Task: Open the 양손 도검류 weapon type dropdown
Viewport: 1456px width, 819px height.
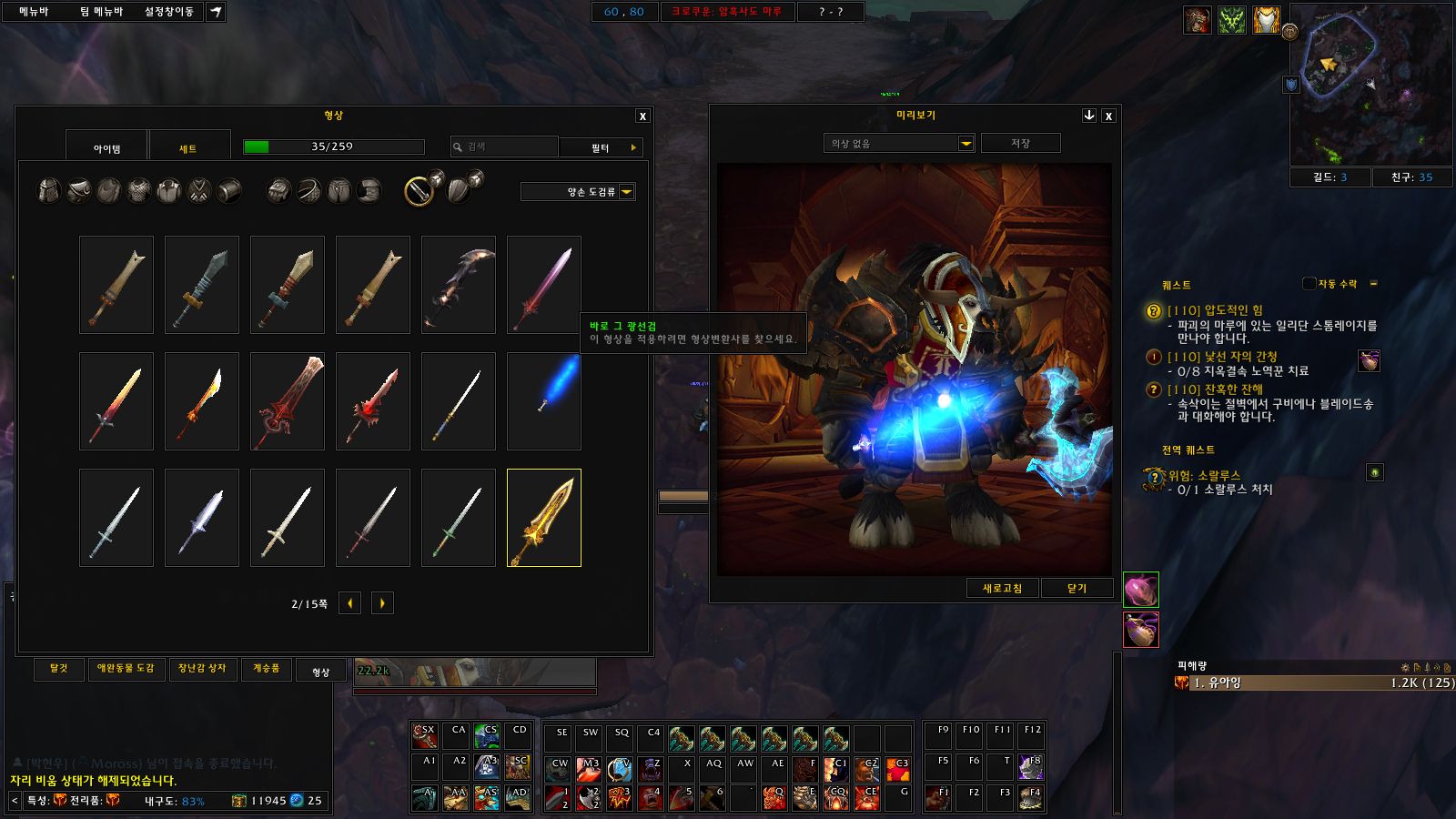Action: 626,192
